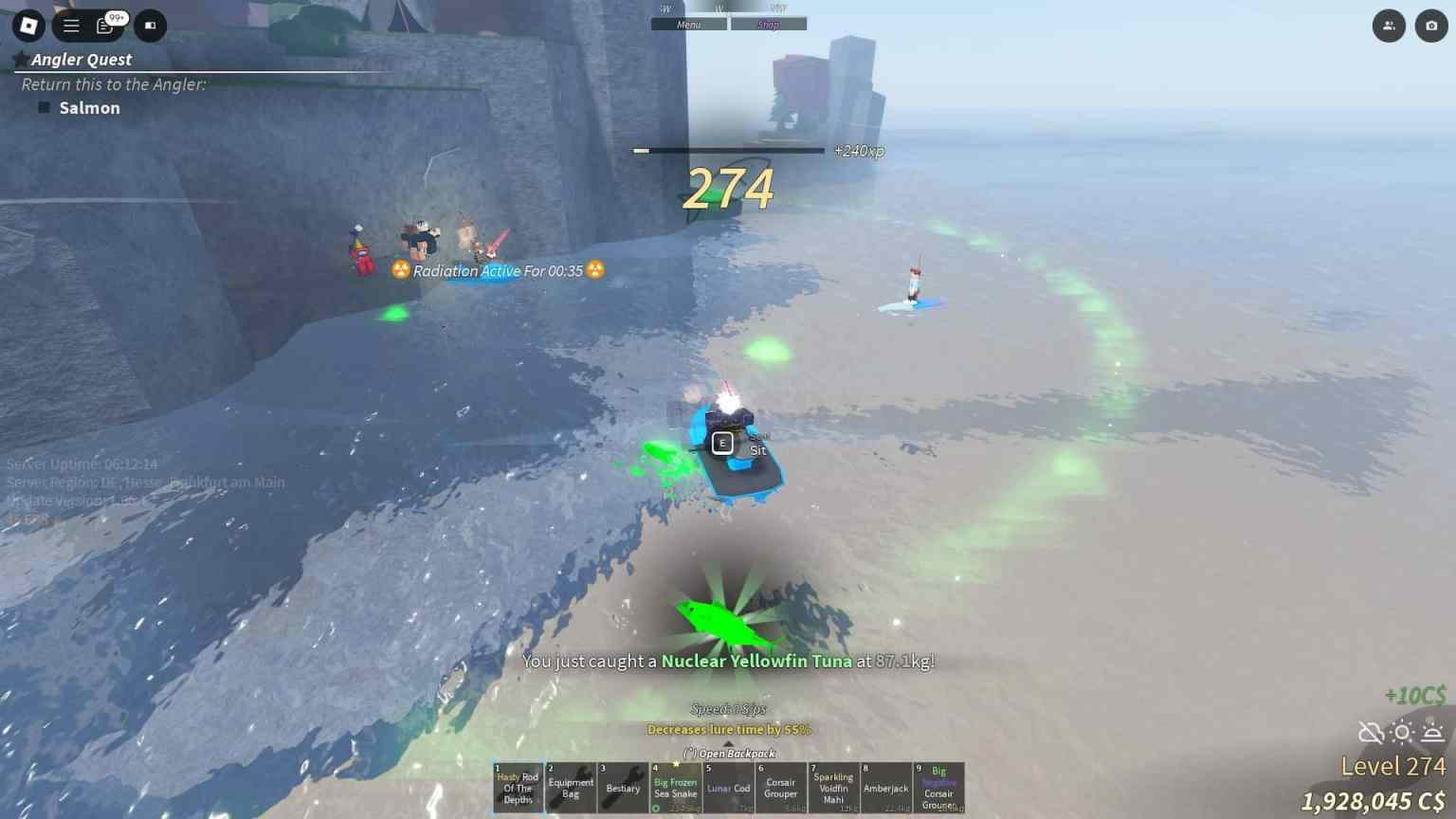Choose the Amberjack in slot 8

pos(885,788)
